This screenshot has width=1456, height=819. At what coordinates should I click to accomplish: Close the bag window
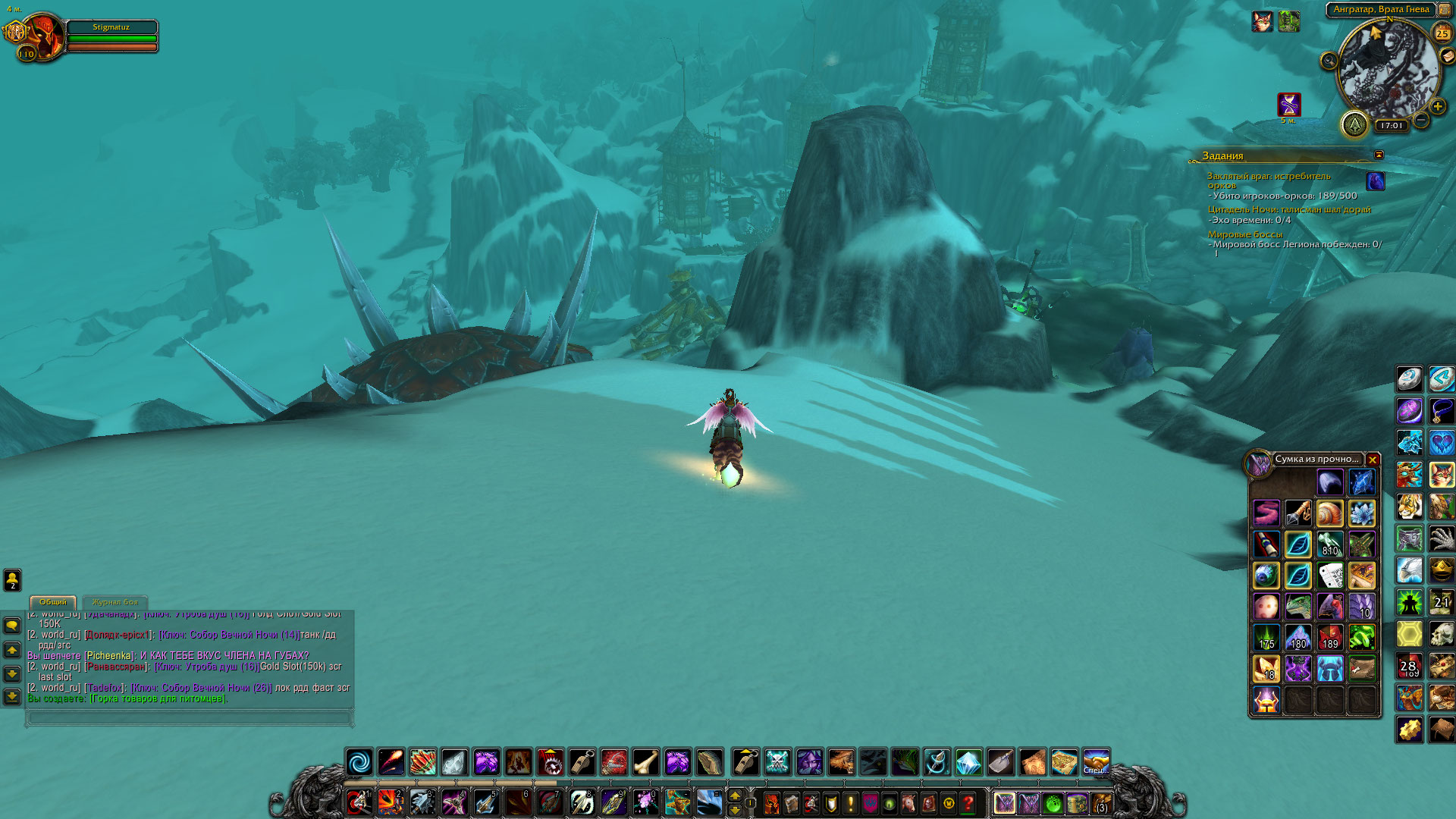tap(1373, 460)
